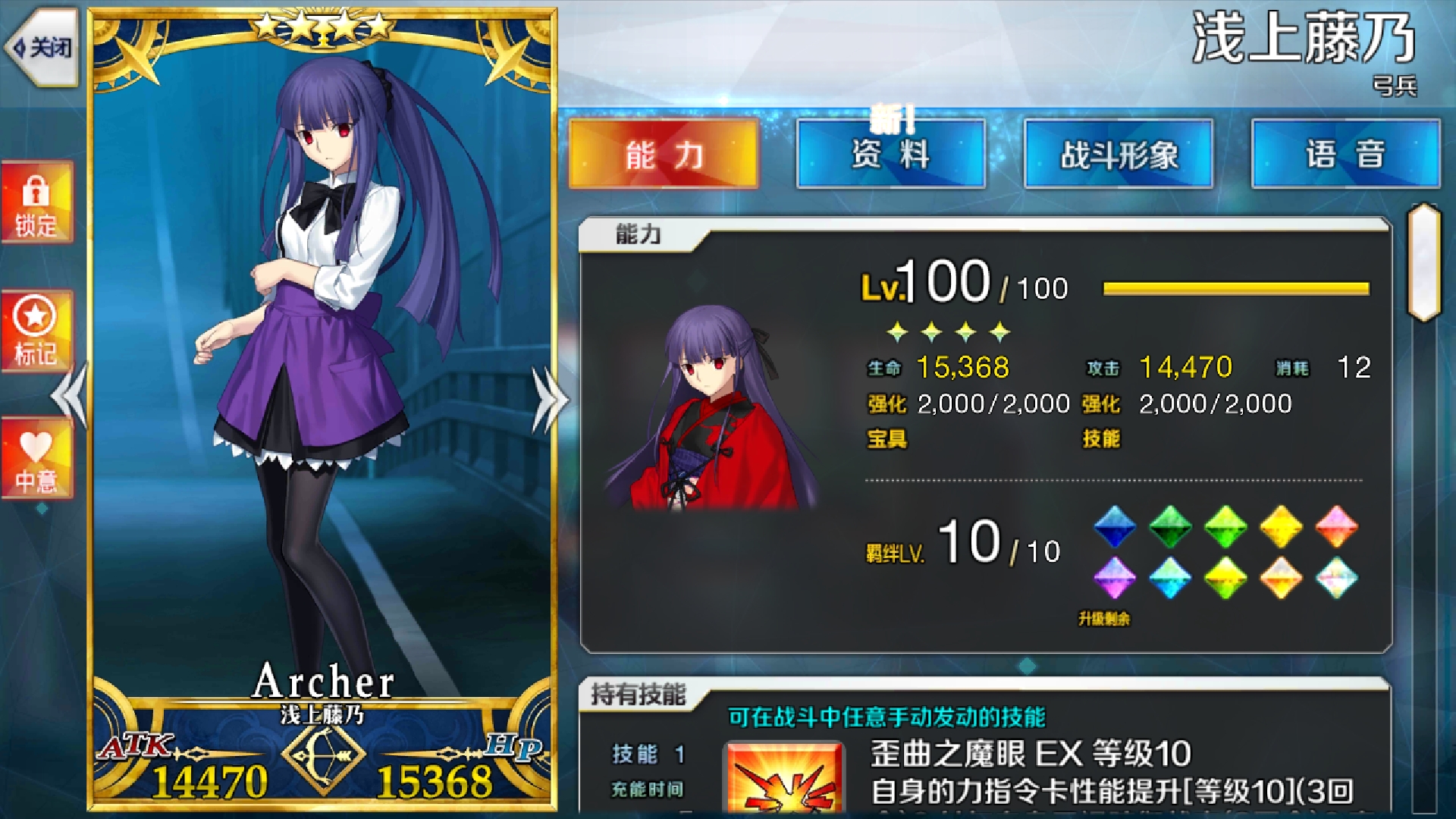The image size is (1456, 819).
Task: Collapse to previous servant with left arrow
Action: [x=67, y=394]
